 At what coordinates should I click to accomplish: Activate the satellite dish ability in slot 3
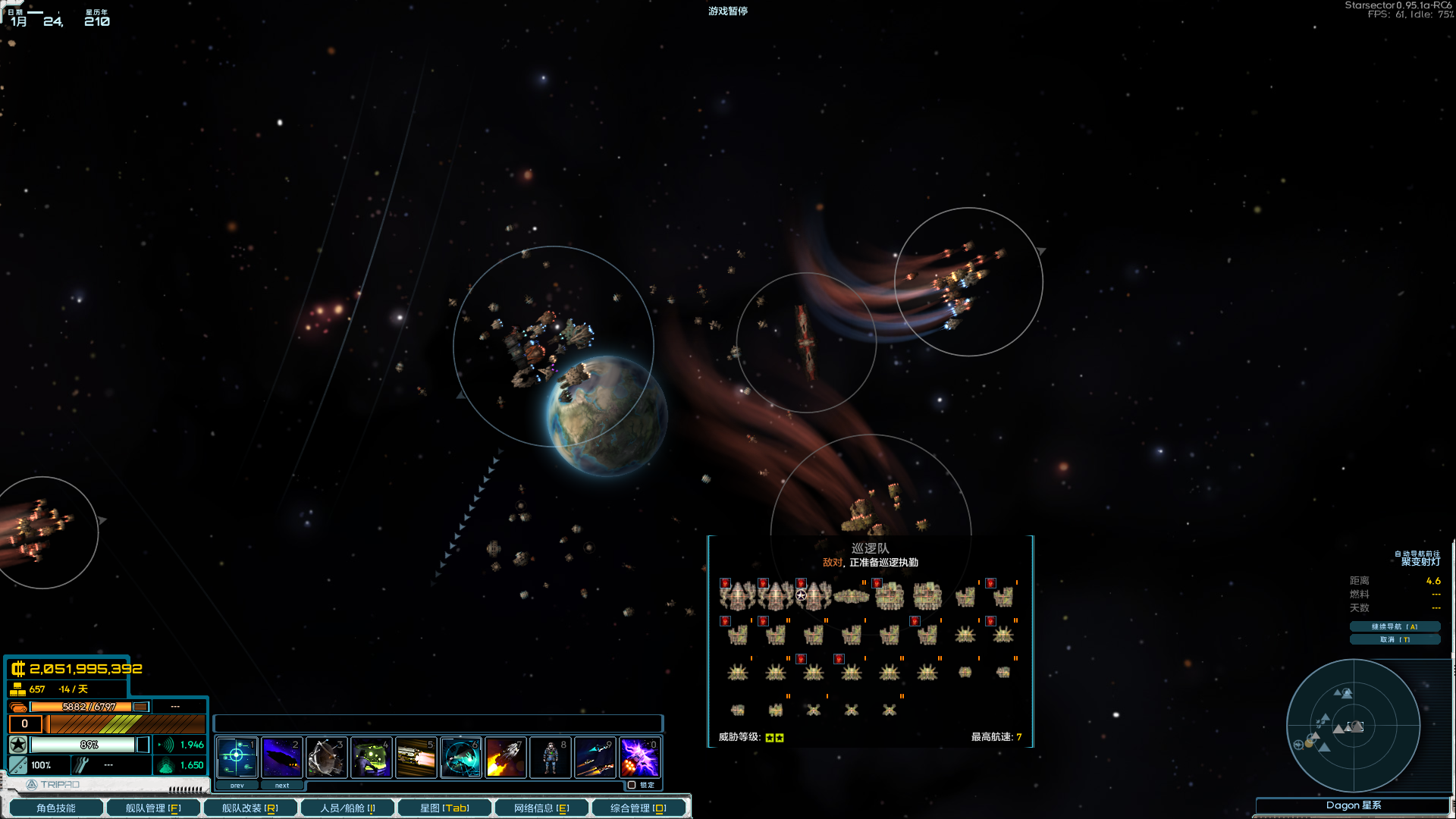[327, 757]
